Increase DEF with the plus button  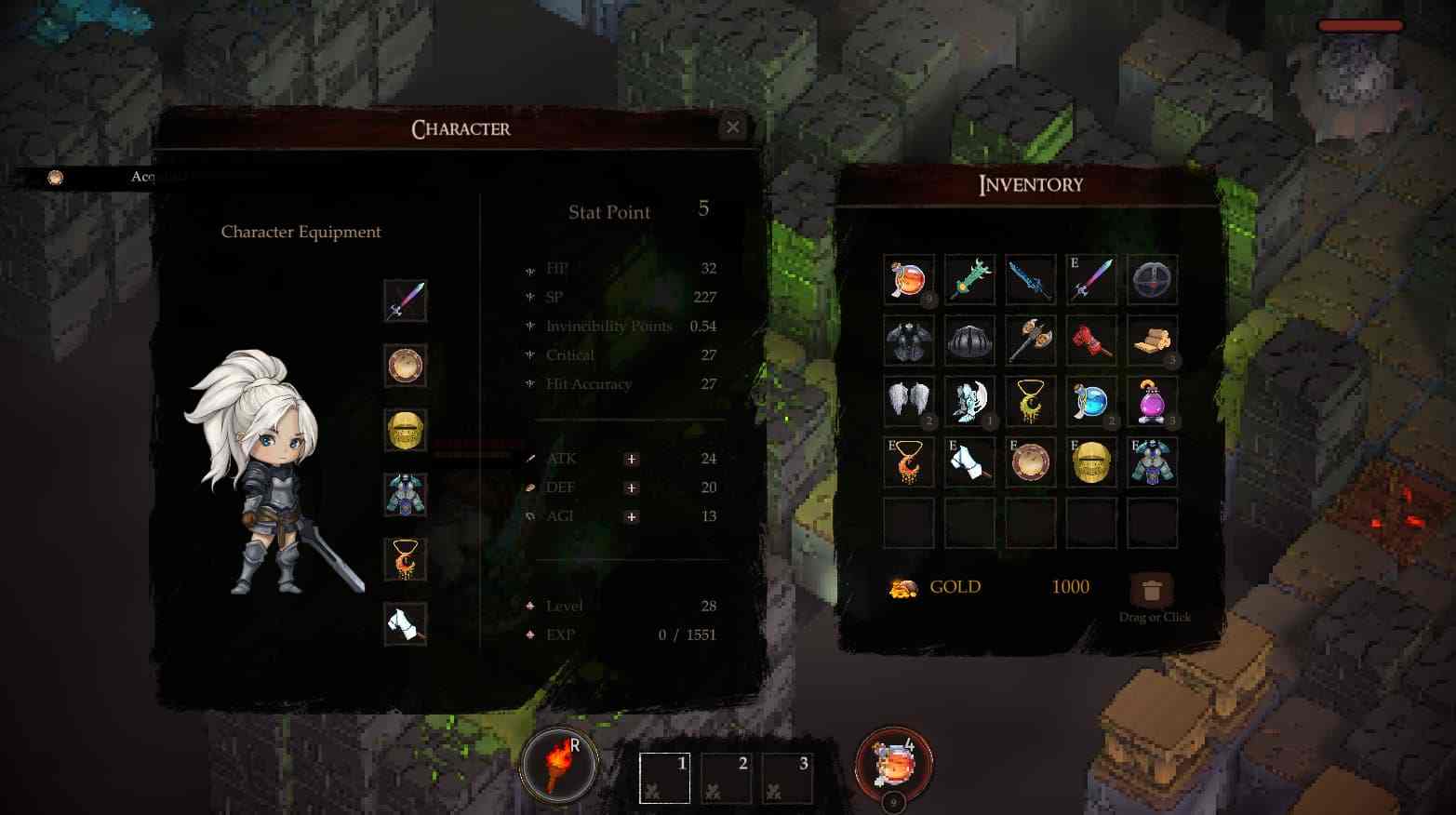632,488
